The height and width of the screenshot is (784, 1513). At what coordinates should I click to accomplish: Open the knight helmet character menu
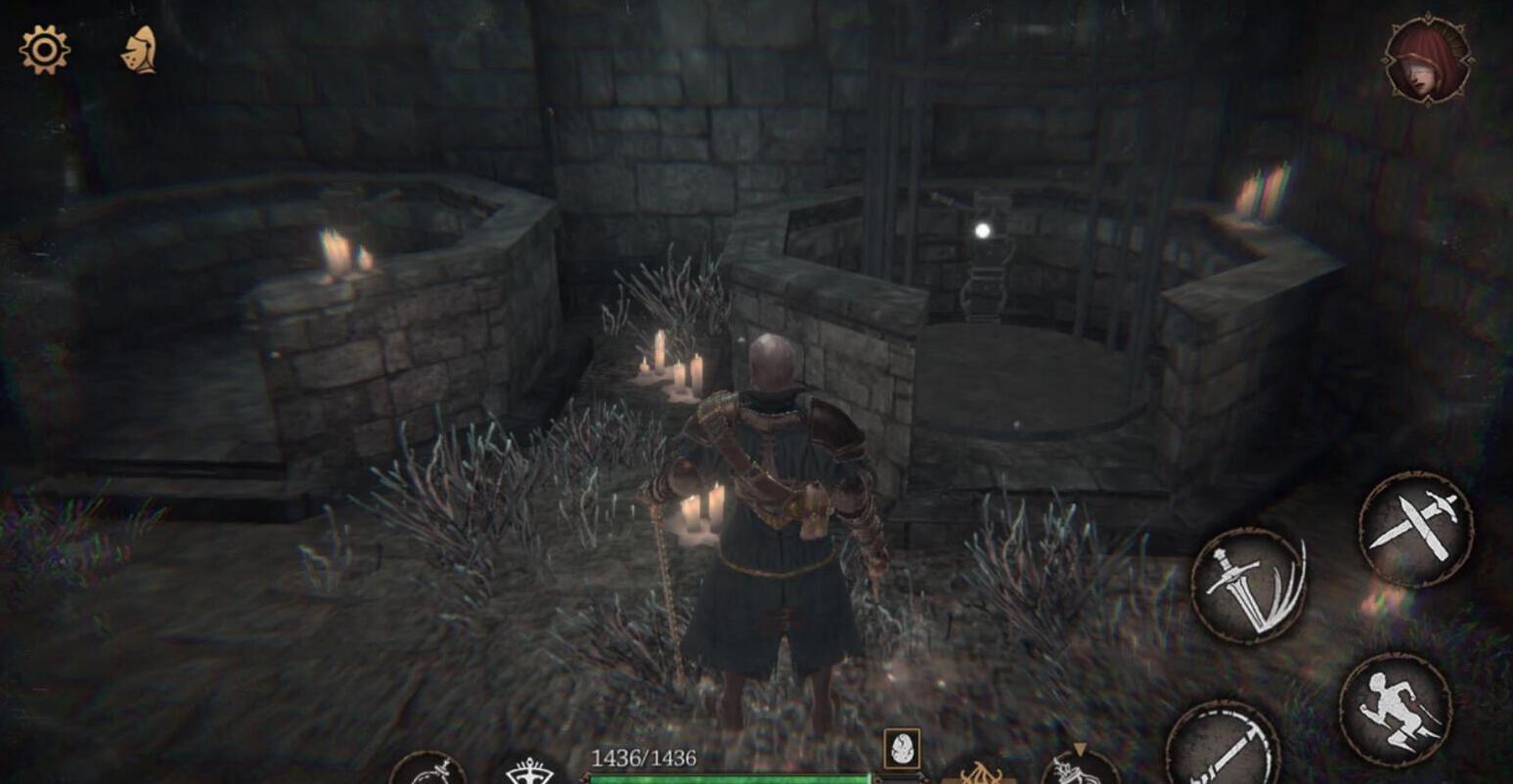coord(139,50)
